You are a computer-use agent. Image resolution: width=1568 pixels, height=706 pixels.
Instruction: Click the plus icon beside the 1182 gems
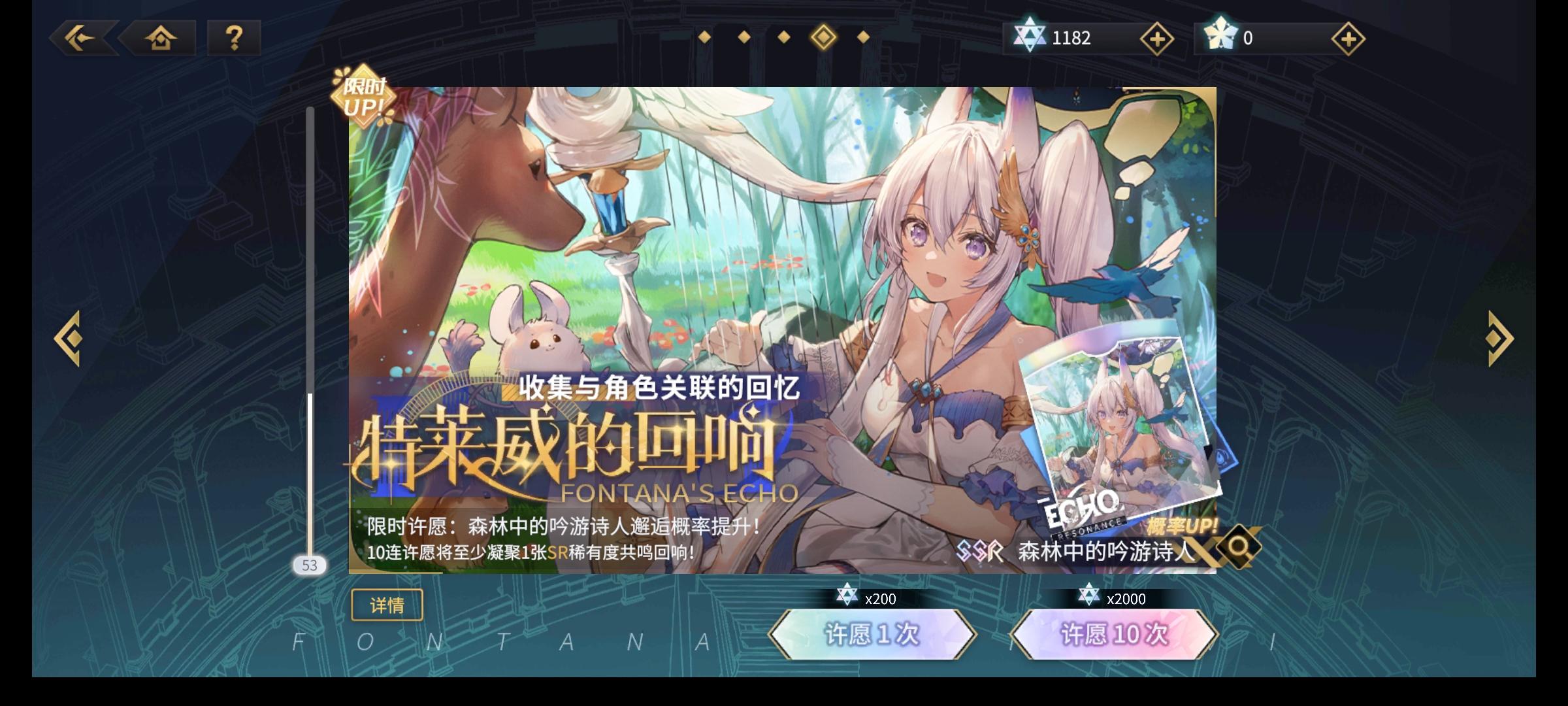pyautogui.click(x=1157, y=39)
